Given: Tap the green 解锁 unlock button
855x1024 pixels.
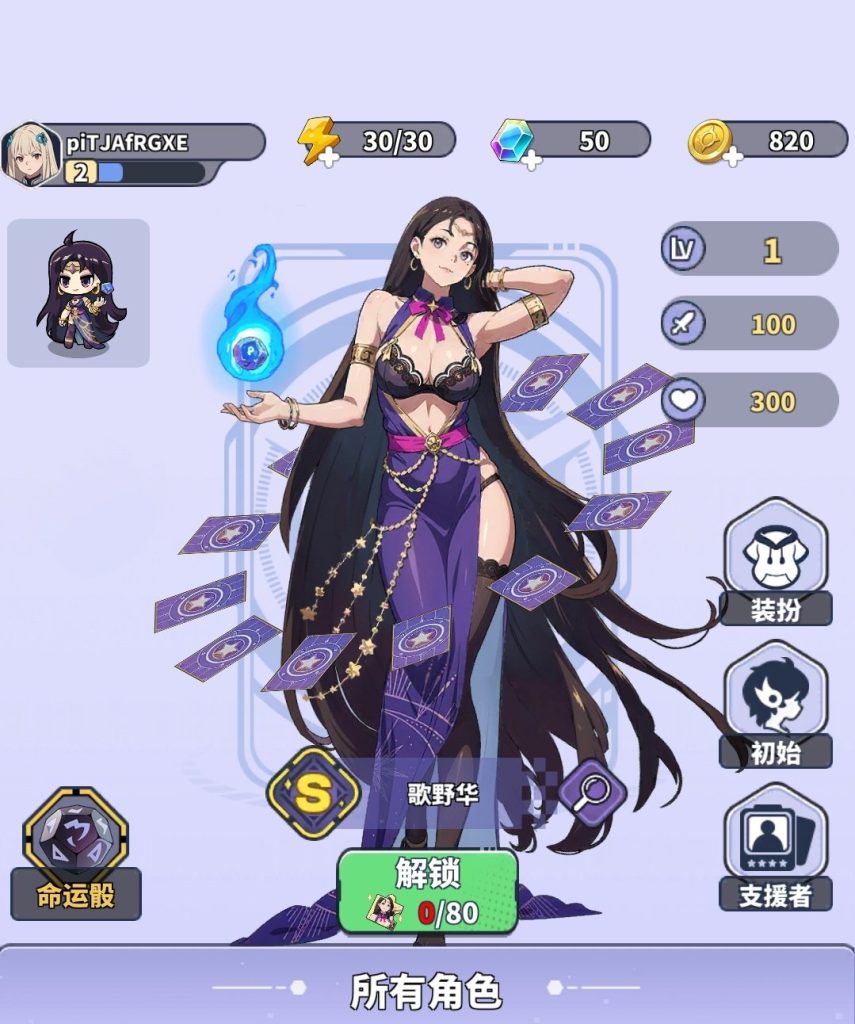Looking at the screenshot, I should click(x=427, y=890).
